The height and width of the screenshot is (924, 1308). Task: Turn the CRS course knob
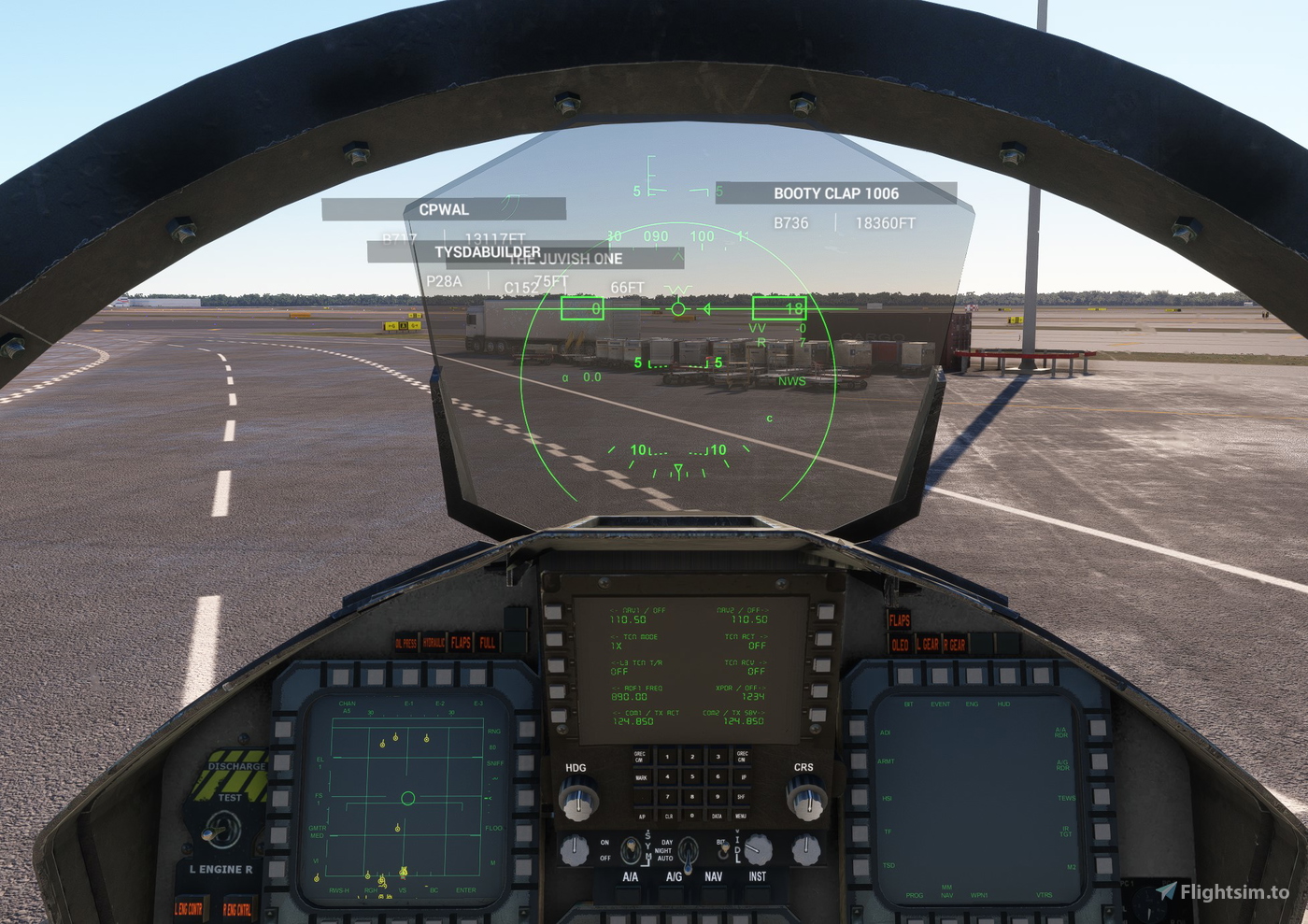[806, 798]
